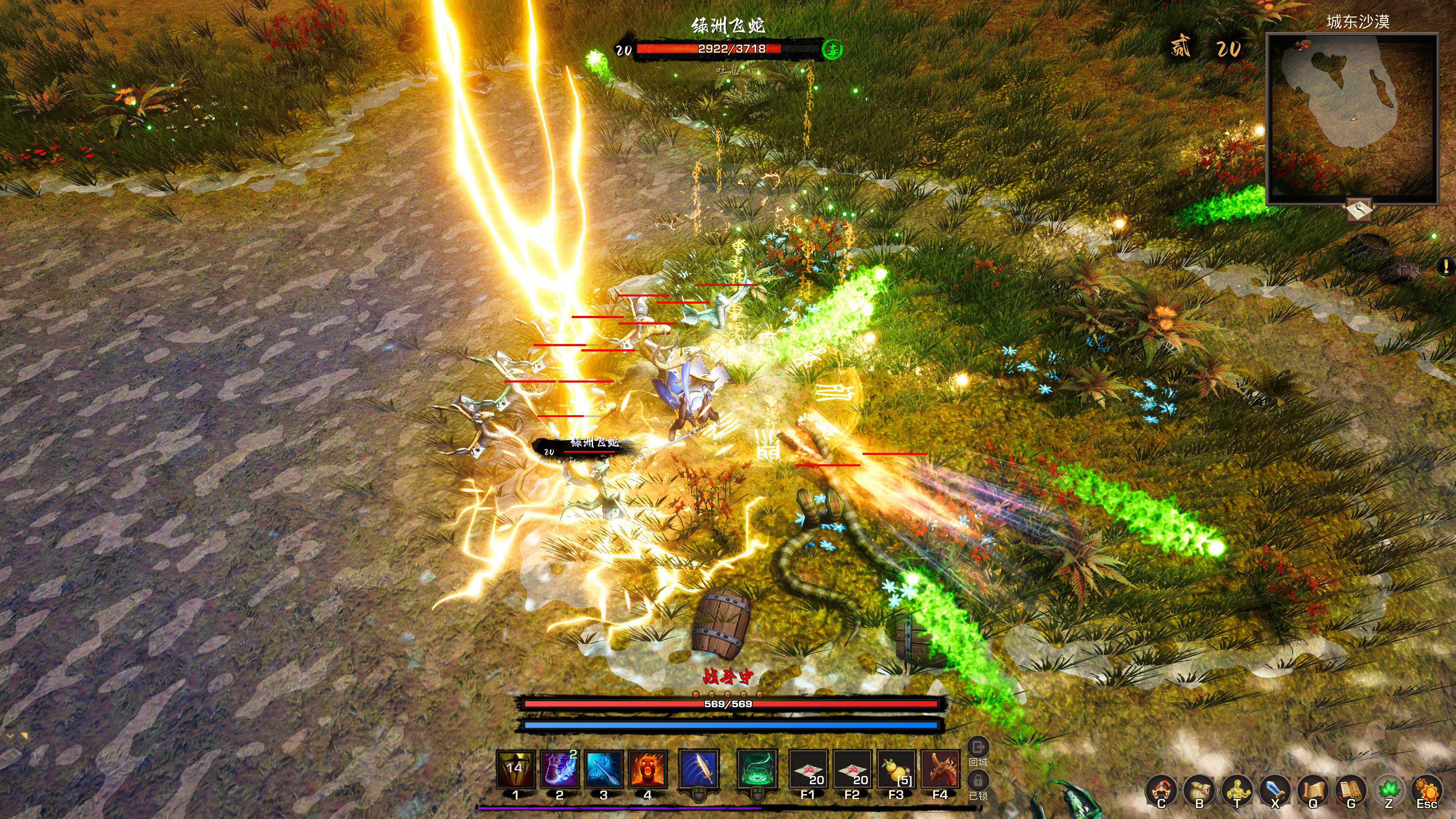Open the equipment panel using the sword X icon

[x=1275, y=791]
